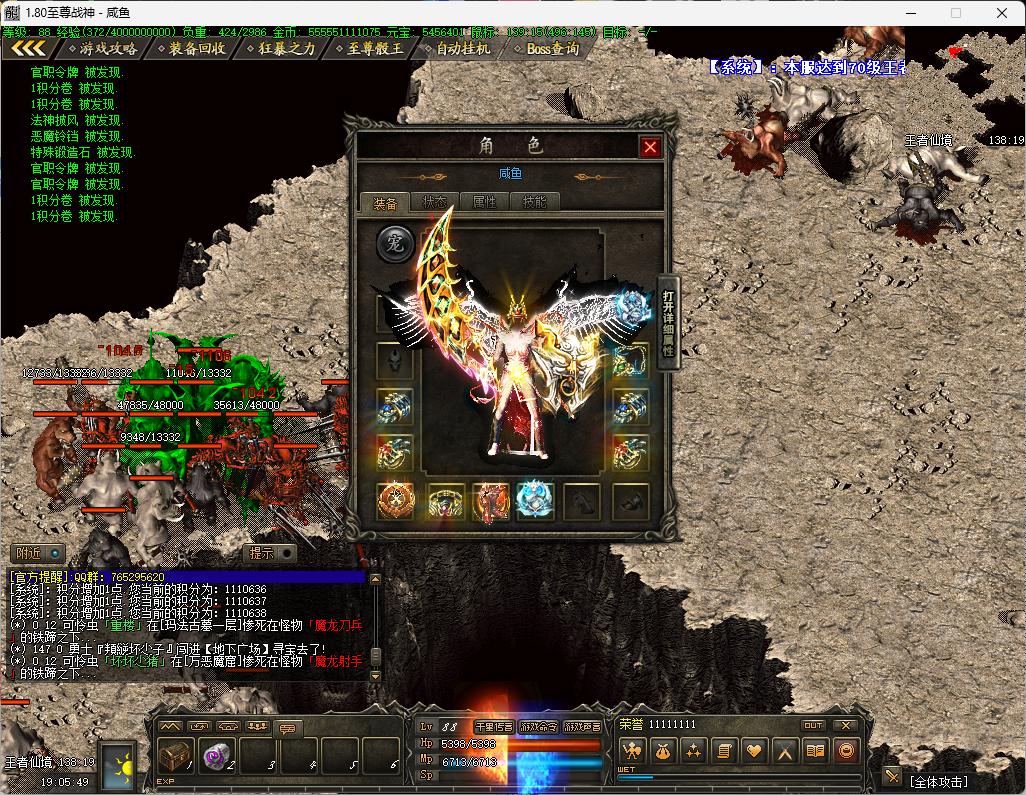Image resolution: width=1026 pixels, height=795 pixels.
Task: Switch to the 状态 tab
Action: [435, 202]
